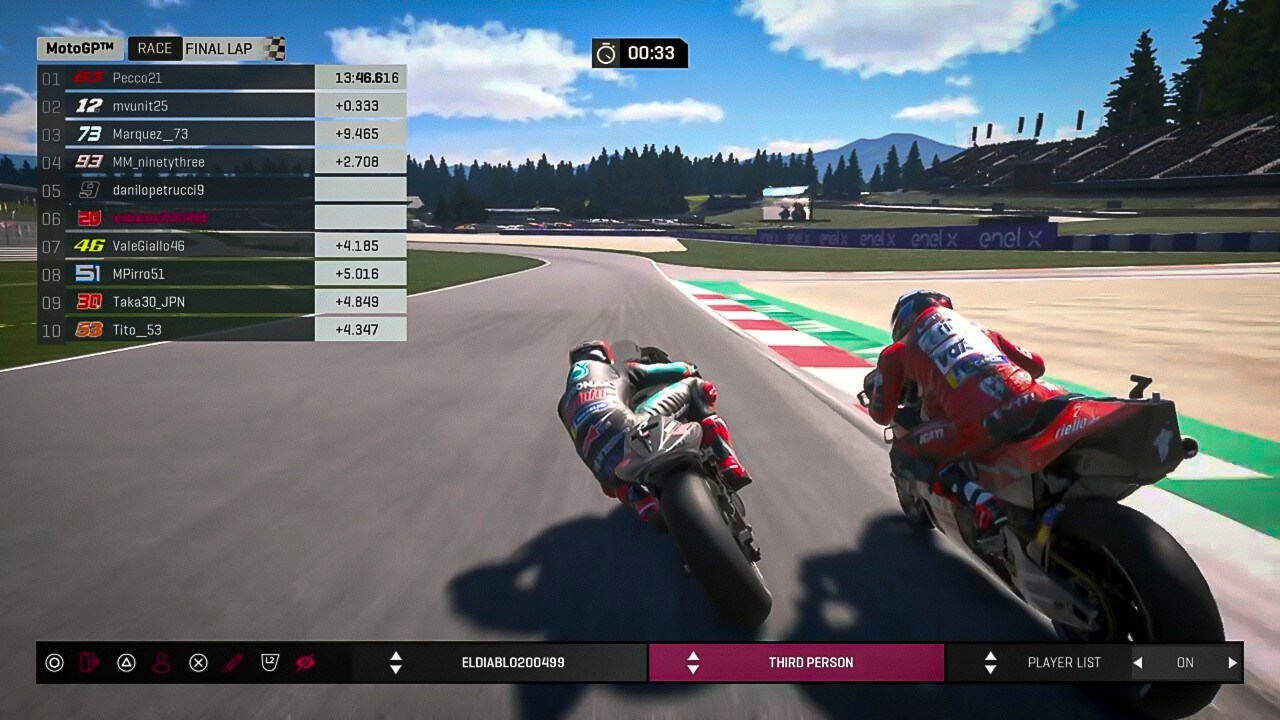Select Pecco21 in the standings list
Viewport: 1280px width, 720px height.
[137, 78]
